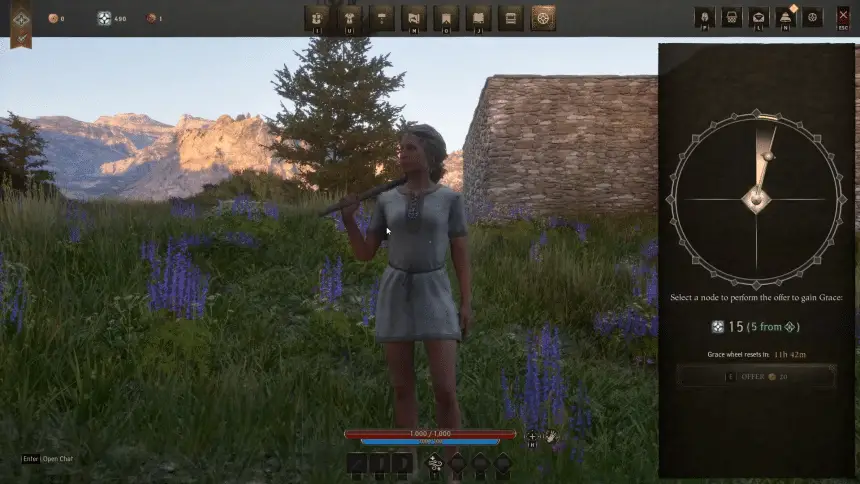Click the Offer button in the Grace panel
The width and height of the screenshot is (860, 484).
tap(756, 376)
